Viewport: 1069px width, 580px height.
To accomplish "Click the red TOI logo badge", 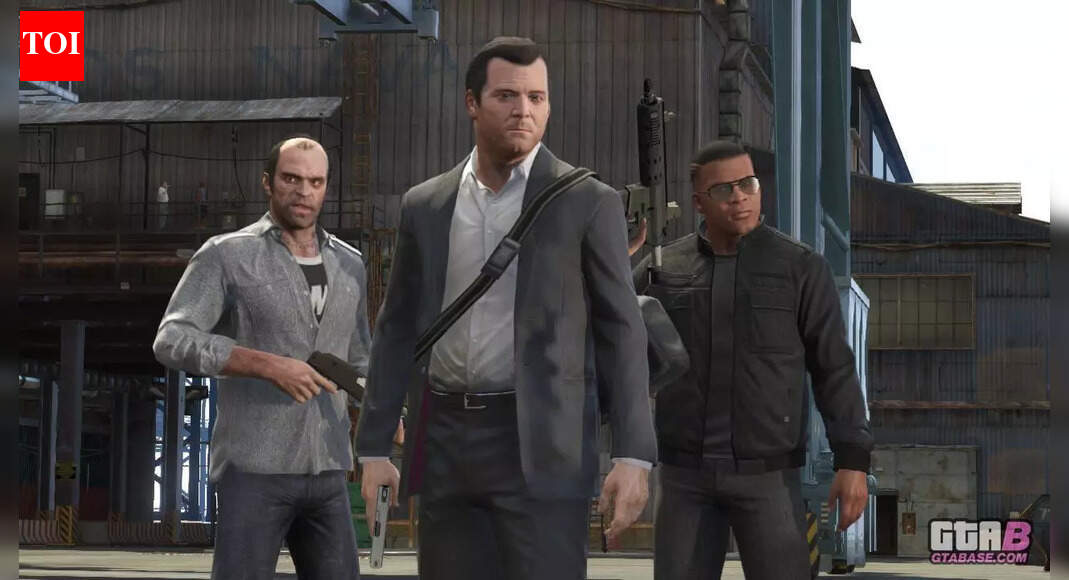I will (x=51, y=45).
